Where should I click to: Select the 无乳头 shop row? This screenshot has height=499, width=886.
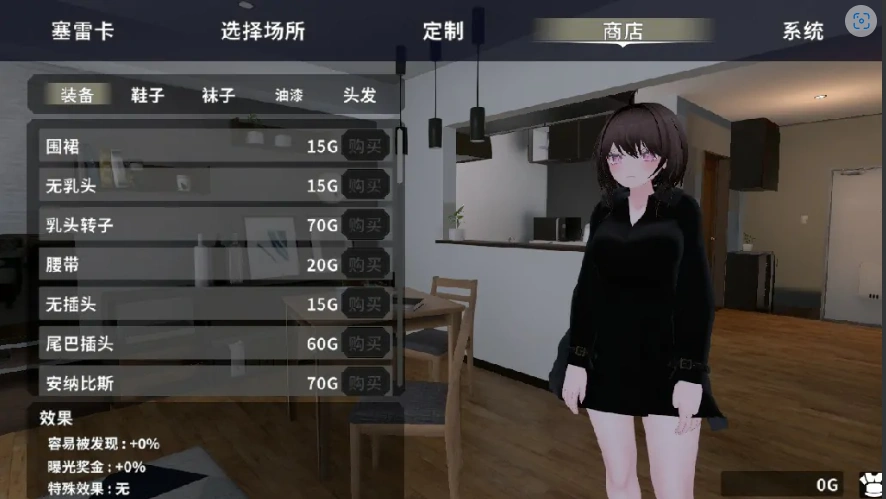pyautogui.click(x=180, y=185)
